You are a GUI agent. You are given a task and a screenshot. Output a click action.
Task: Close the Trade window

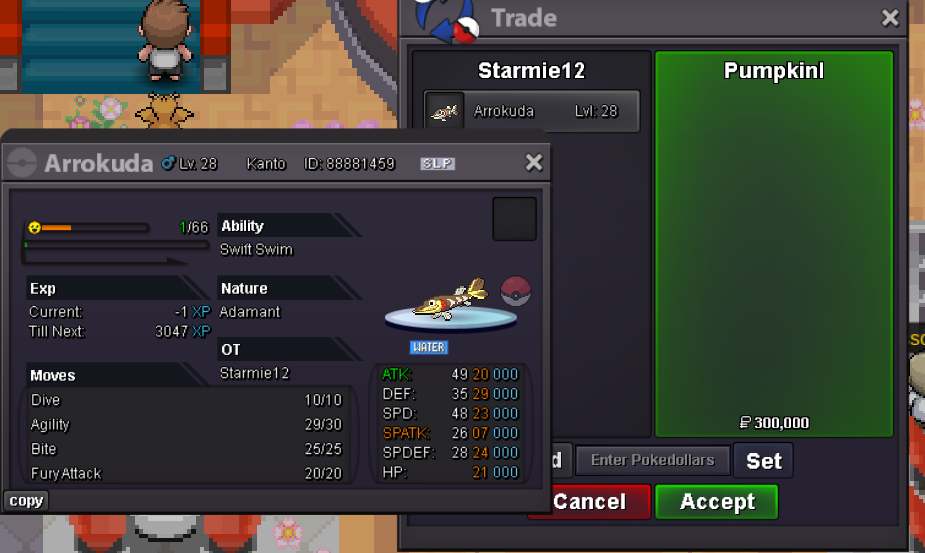tap(889, 18)
